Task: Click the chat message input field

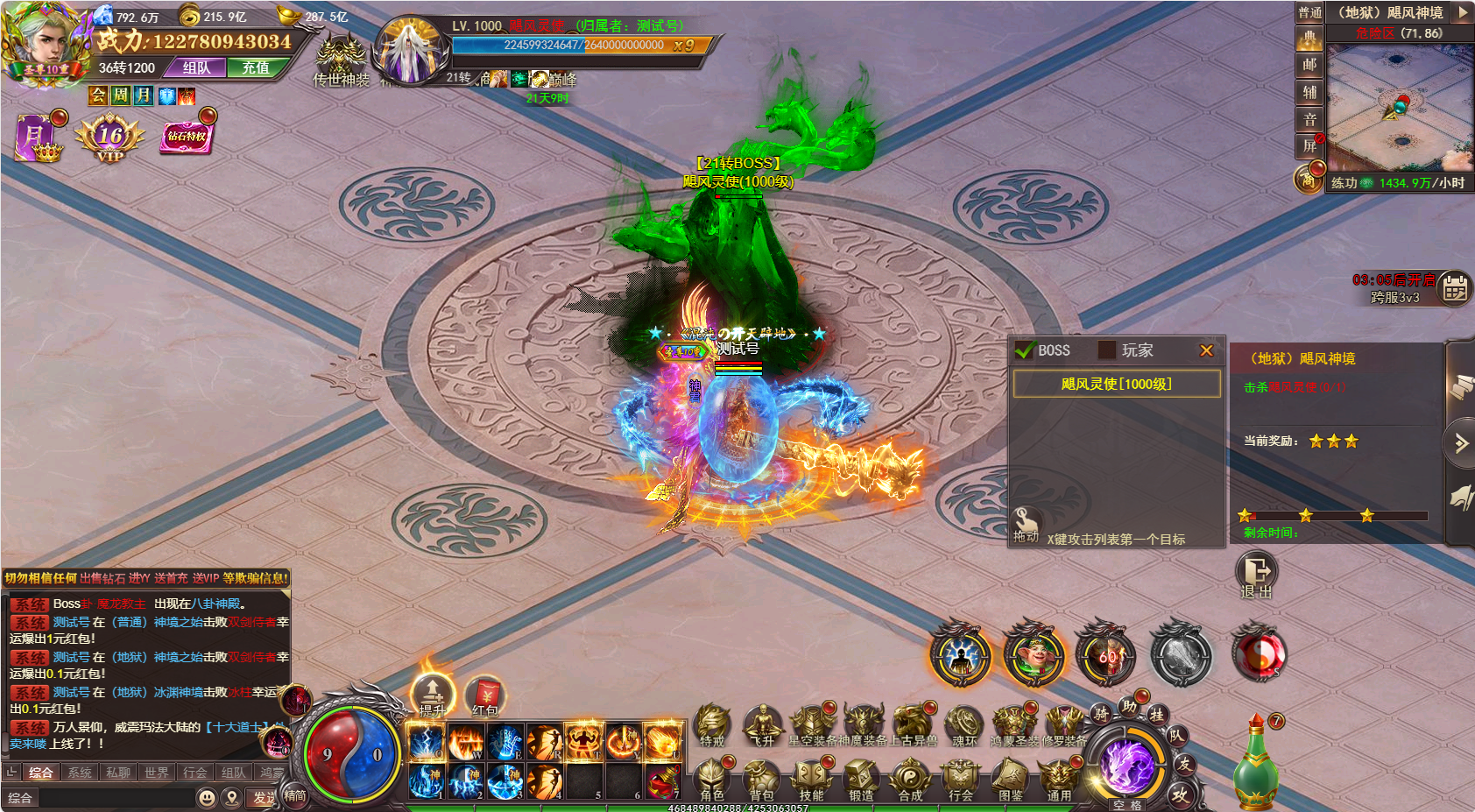Action: (116, 798)
